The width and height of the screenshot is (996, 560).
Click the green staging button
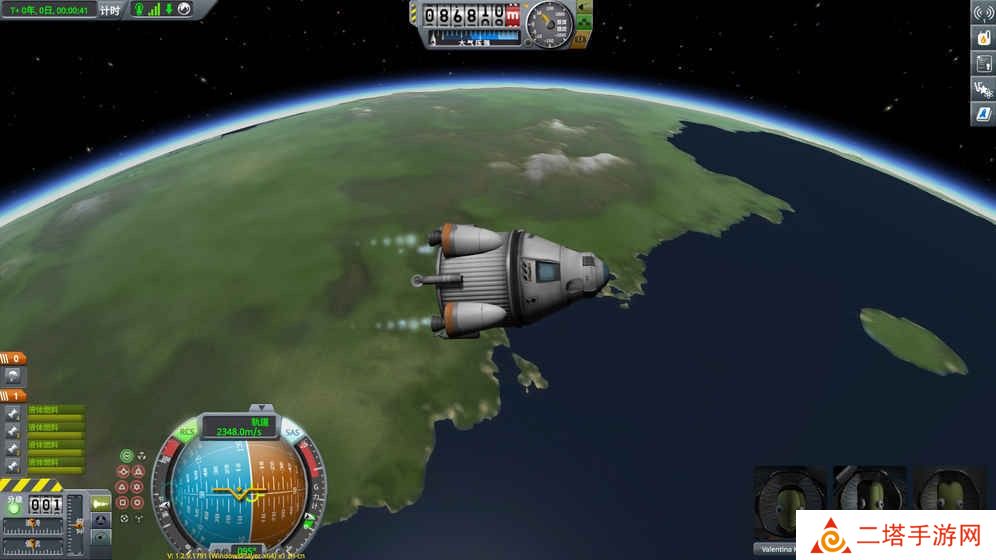tap(13, 507)
